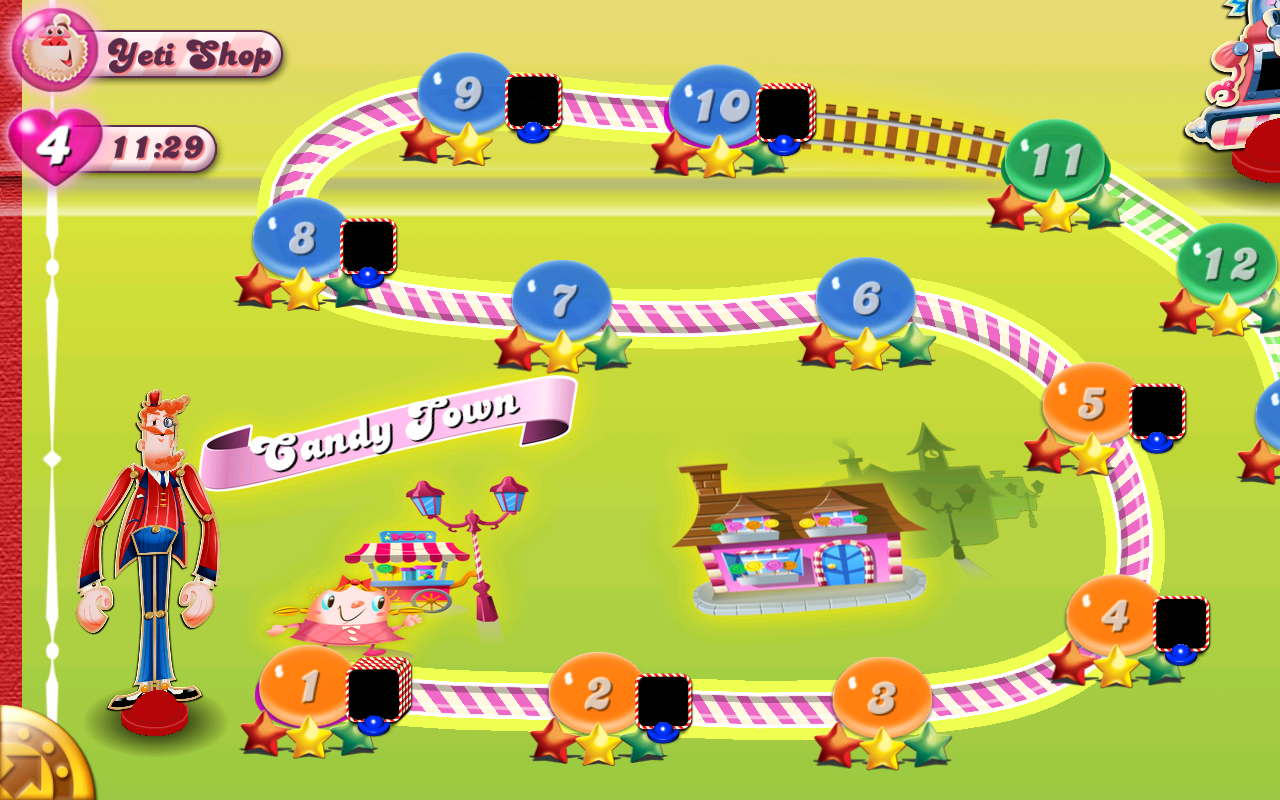Open the mystery quest box beside level 10

point(786,110)
